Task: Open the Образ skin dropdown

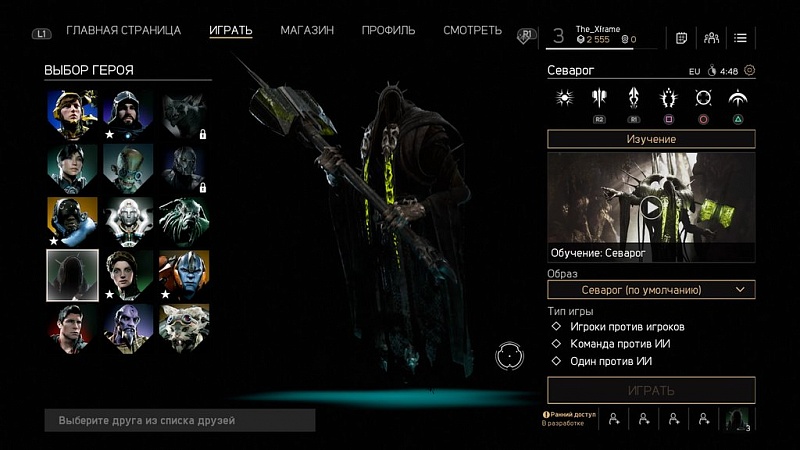Action: pyautogui.click(x=651, y=290)
